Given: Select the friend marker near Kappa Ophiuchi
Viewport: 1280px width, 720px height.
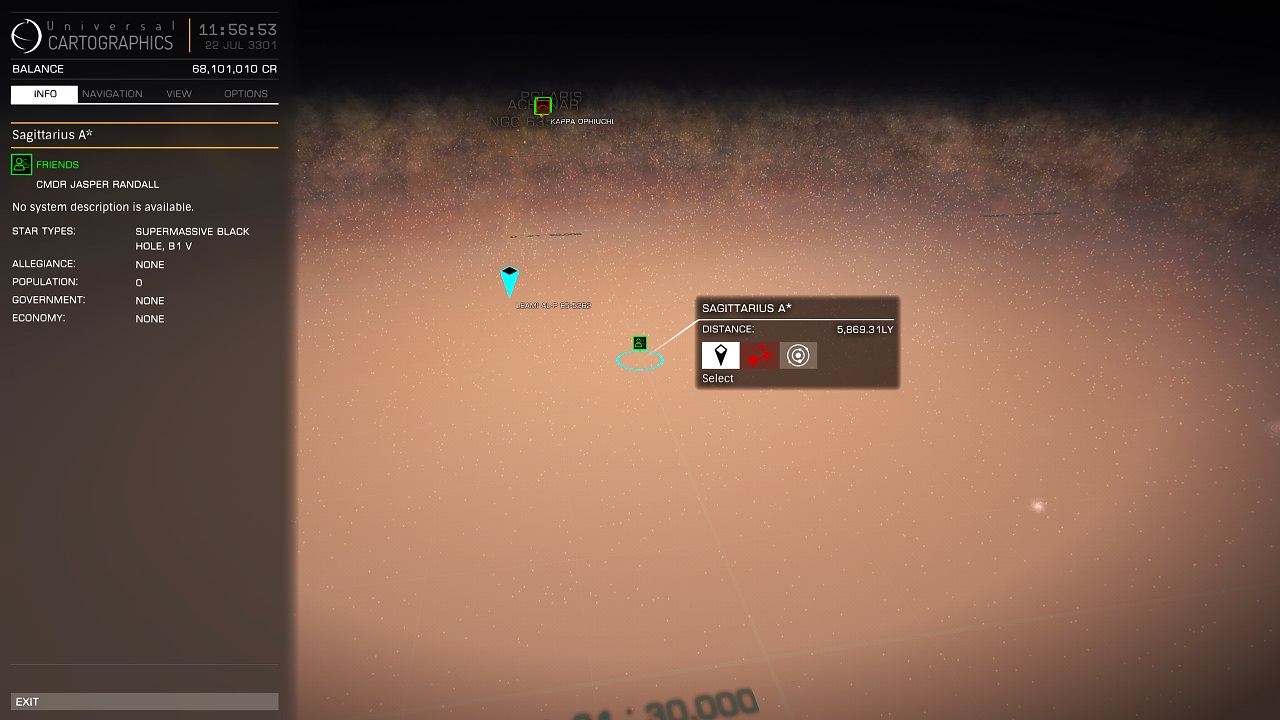Looking at the screenshot, I should pos(543,105).
